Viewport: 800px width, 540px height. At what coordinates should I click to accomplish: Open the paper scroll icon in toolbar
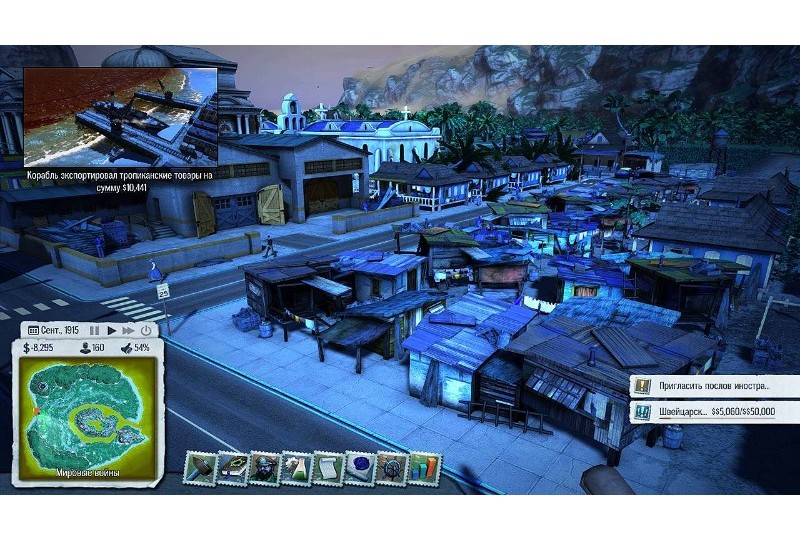327,467
